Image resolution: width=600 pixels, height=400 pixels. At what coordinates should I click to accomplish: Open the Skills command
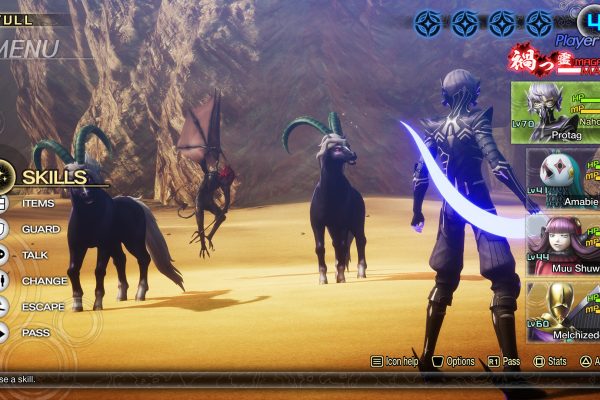tap(53, 178)
